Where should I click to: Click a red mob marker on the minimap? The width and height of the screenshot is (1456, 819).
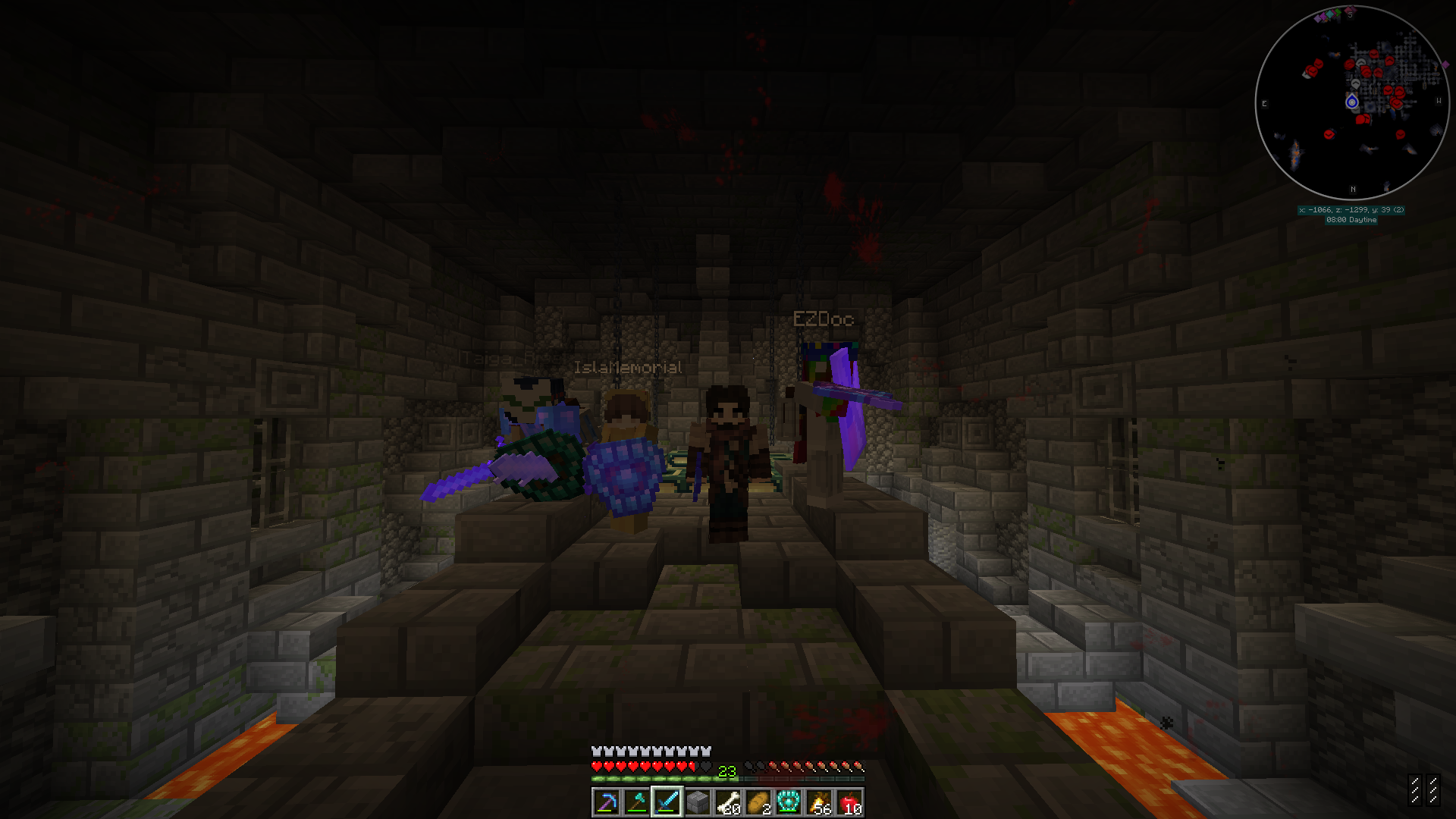(x=1373, y=55)
